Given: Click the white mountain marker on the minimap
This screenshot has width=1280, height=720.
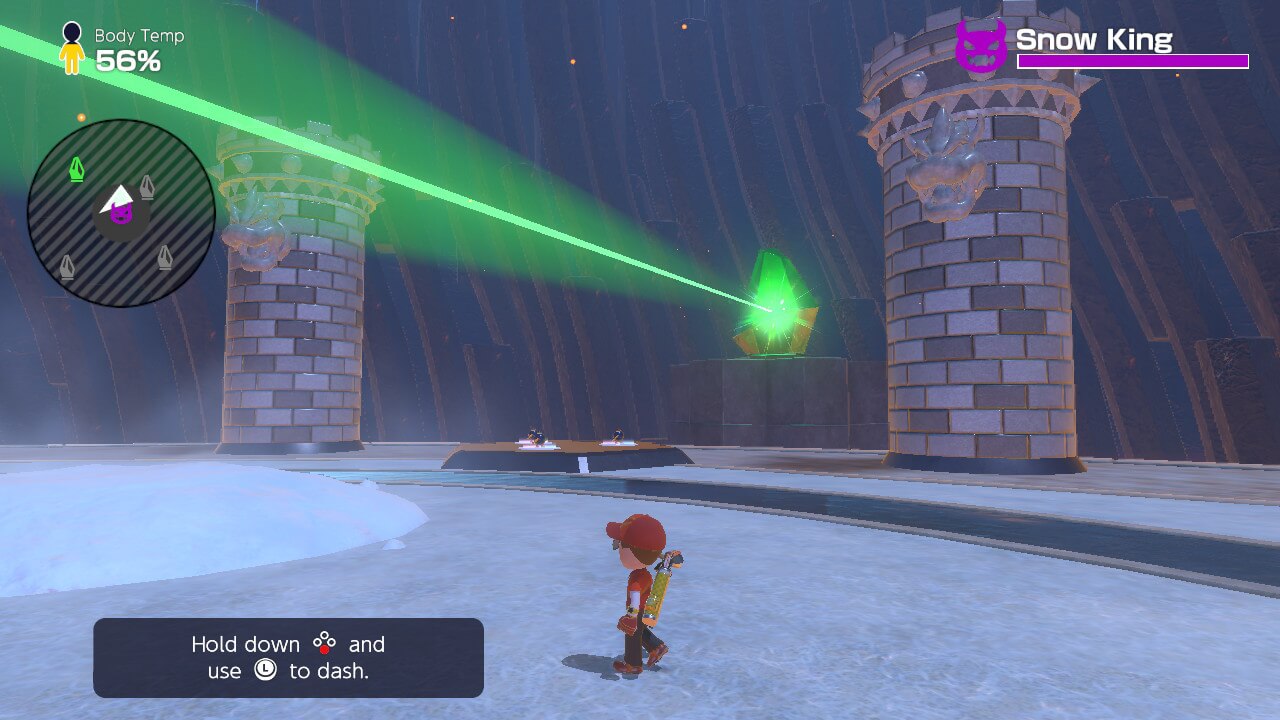Looking at the screenshot, I should tap(119, 195).
